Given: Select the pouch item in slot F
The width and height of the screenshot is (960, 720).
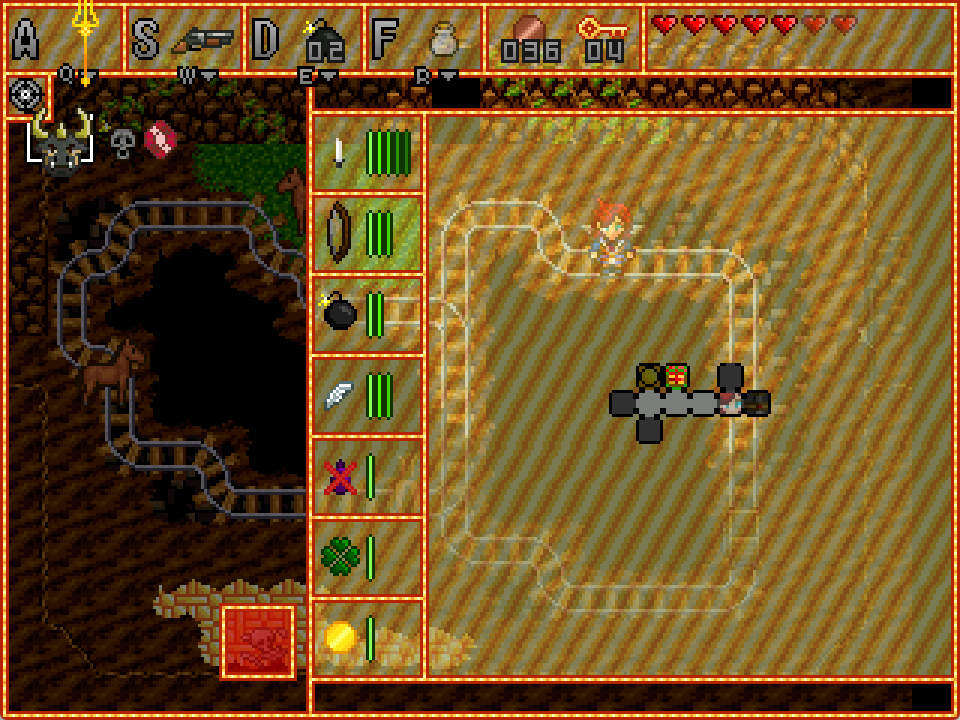Looking at the screenshot, I should tap(443, 40).
